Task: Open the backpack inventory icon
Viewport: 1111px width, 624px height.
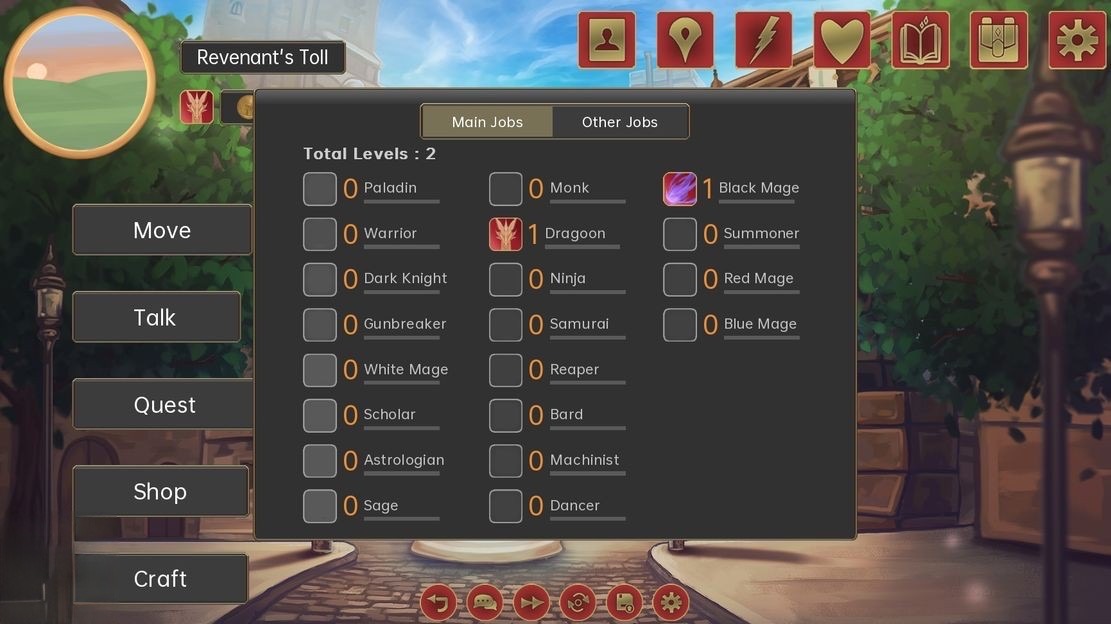Action: click(999, 40)
